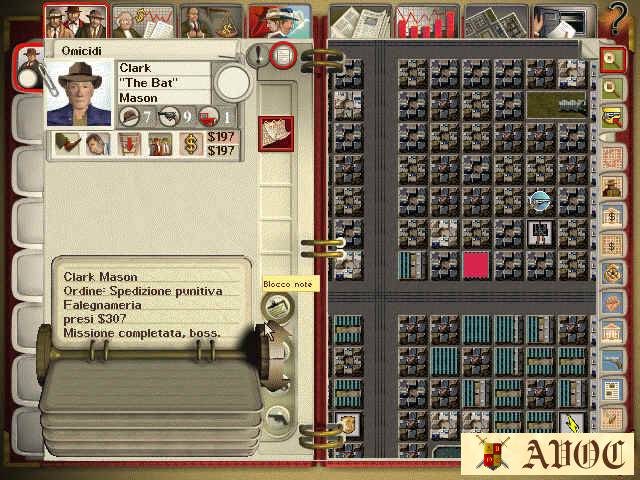This screenshot has width=640, height=480.
Task: Open the gangsters group tab
Action: [77, 20]
